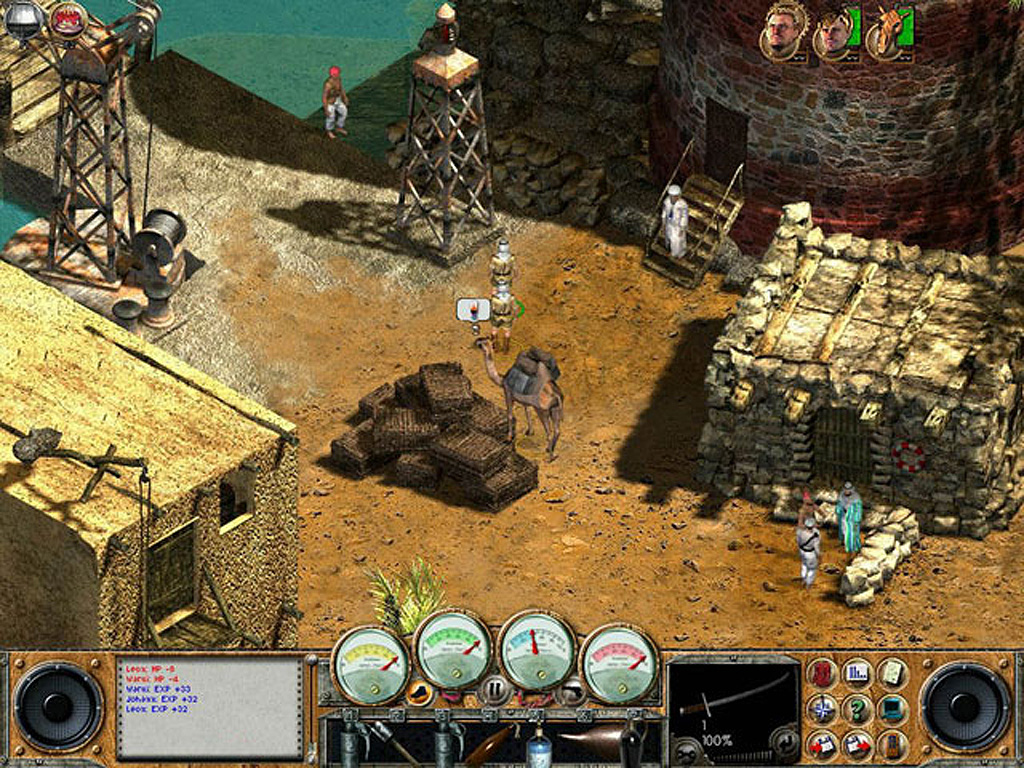Screen dimensions: 1024x768
Task: Show the bar chart statistics screen
Action: click(x=857, y=673)
